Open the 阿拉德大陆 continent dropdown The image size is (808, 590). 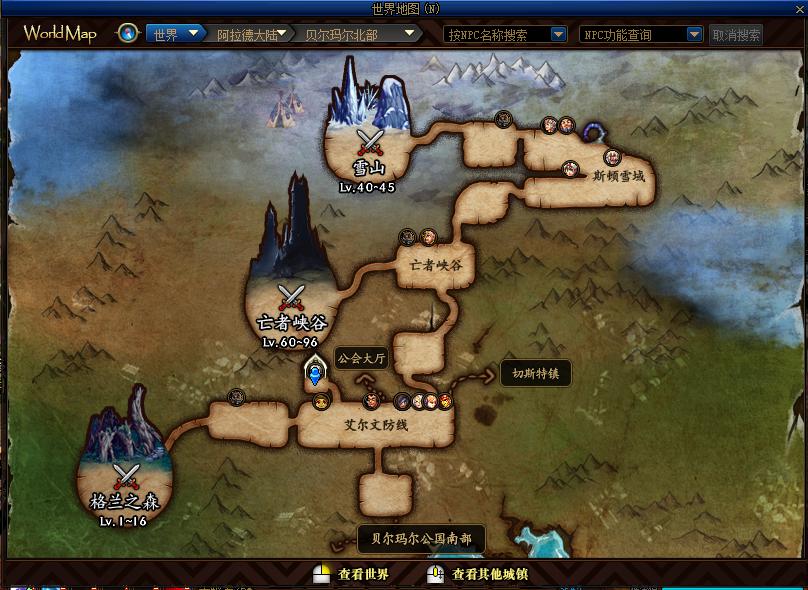[252, 34]
